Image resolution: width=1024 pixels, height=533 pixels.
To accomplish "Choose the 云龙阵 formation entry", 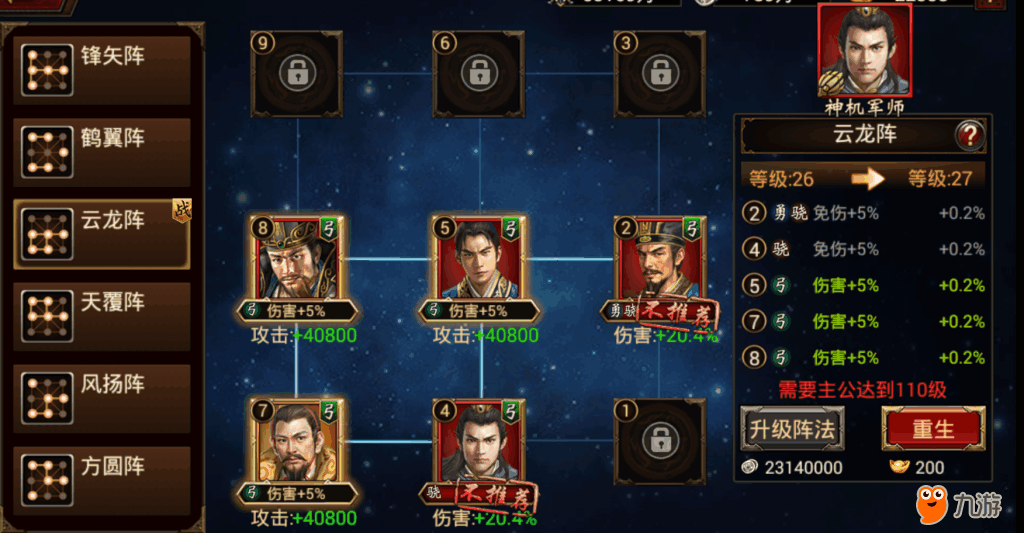I will pyautogui.click(x=102, y=233).
